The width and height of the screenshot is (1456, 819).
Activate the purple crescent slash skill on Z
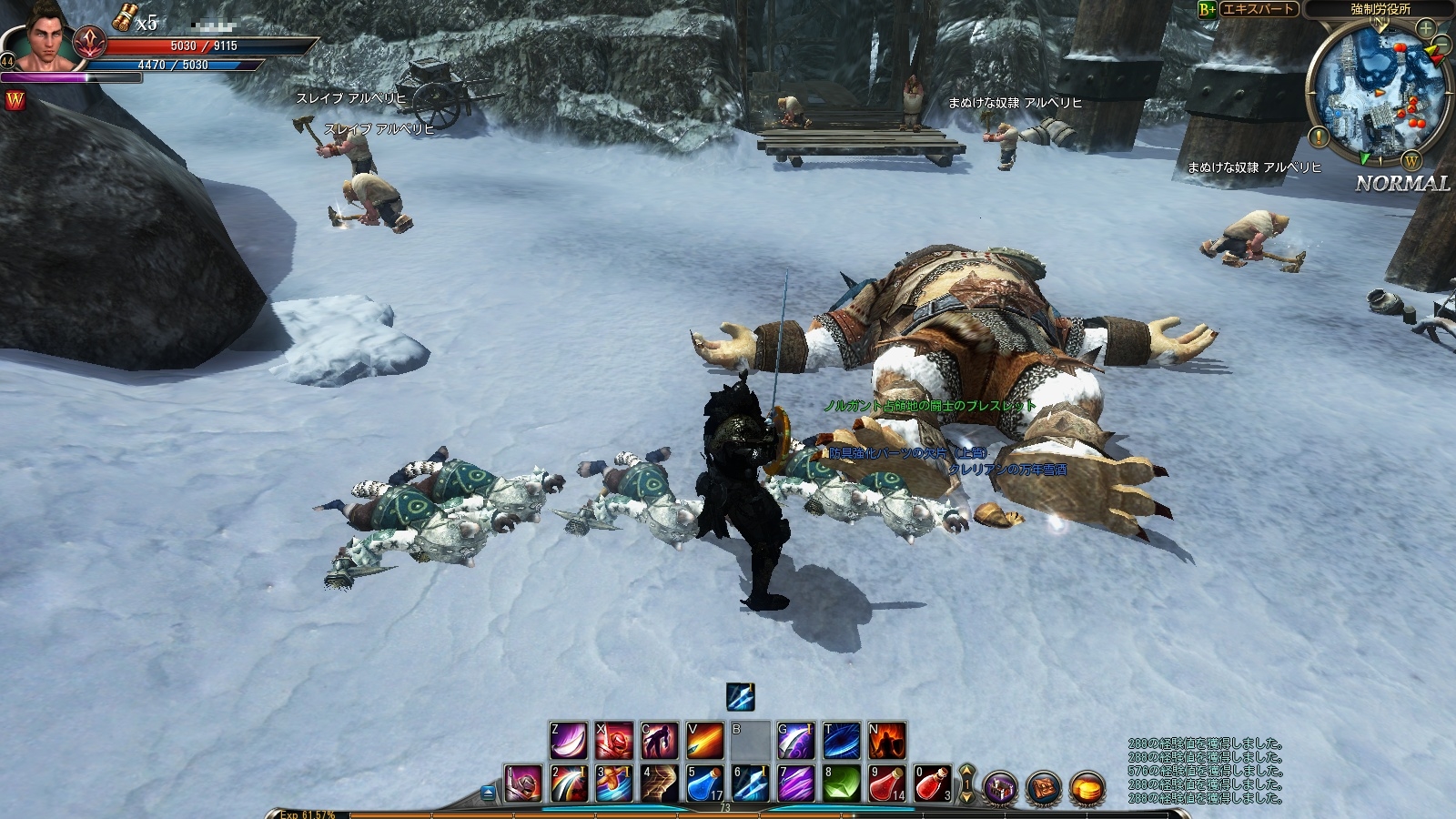569,741
